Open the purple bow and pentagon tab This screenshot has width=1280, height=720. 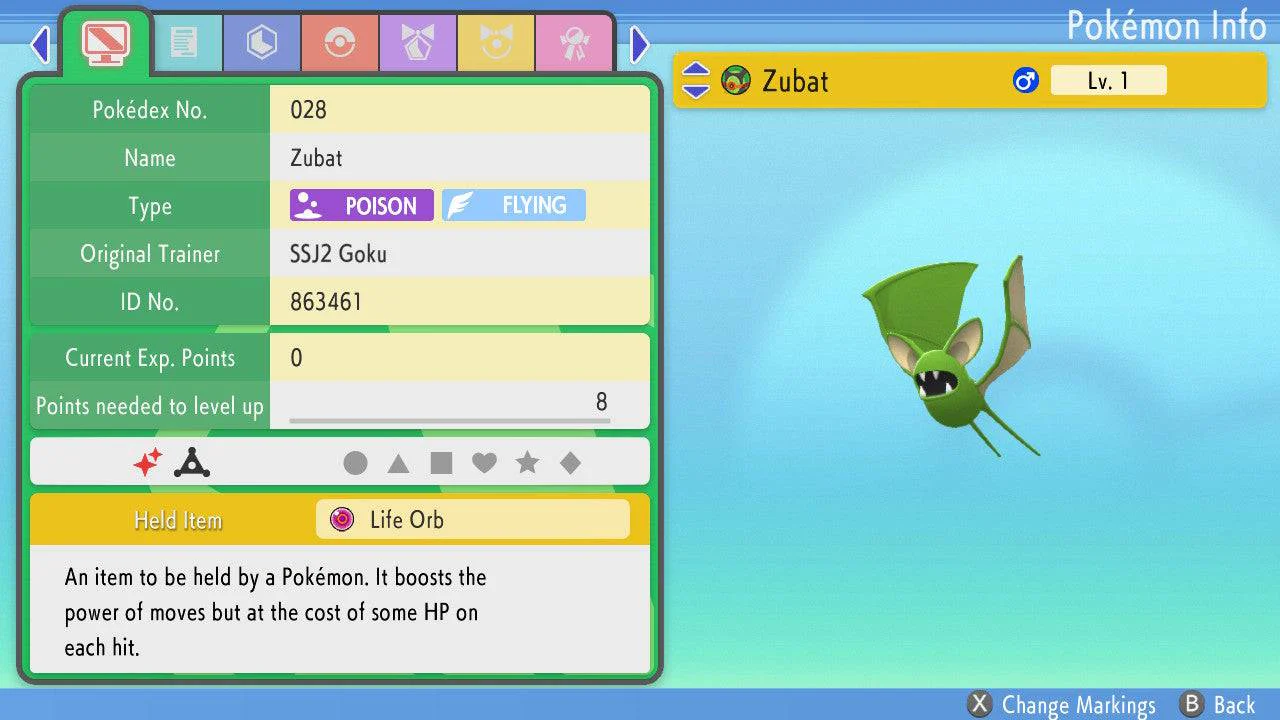[x=418, y=42]
